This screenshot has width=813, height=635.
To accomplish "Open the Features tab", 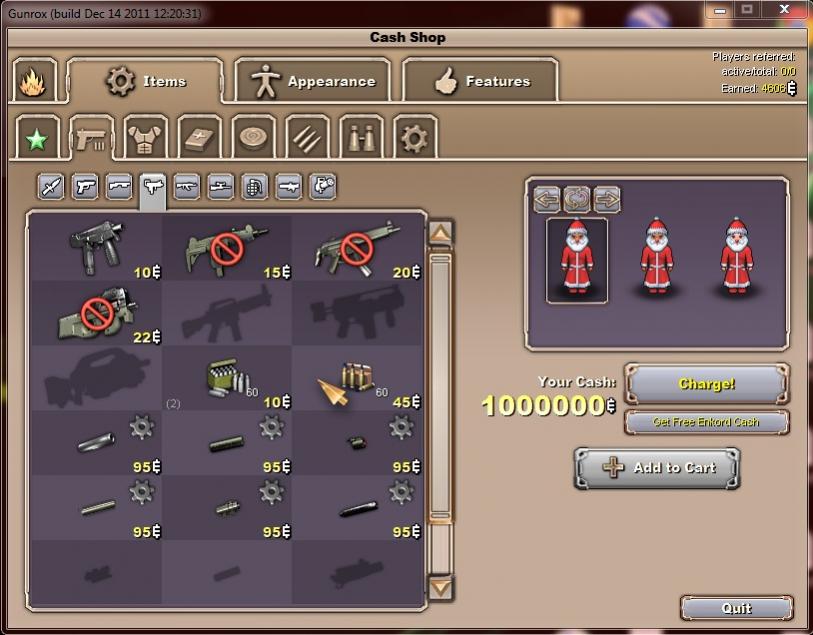I will (480, 82).
